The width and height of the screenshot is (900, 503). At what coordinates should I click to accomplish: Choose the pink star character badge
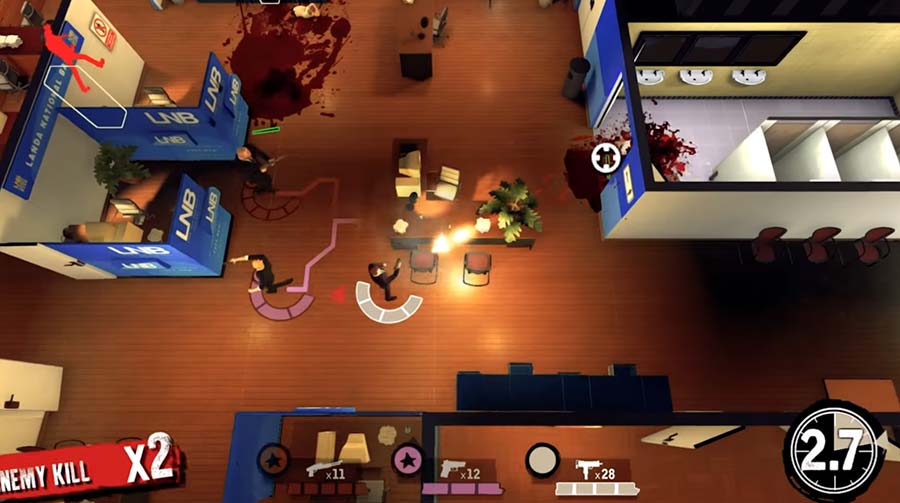coord(407,460)
